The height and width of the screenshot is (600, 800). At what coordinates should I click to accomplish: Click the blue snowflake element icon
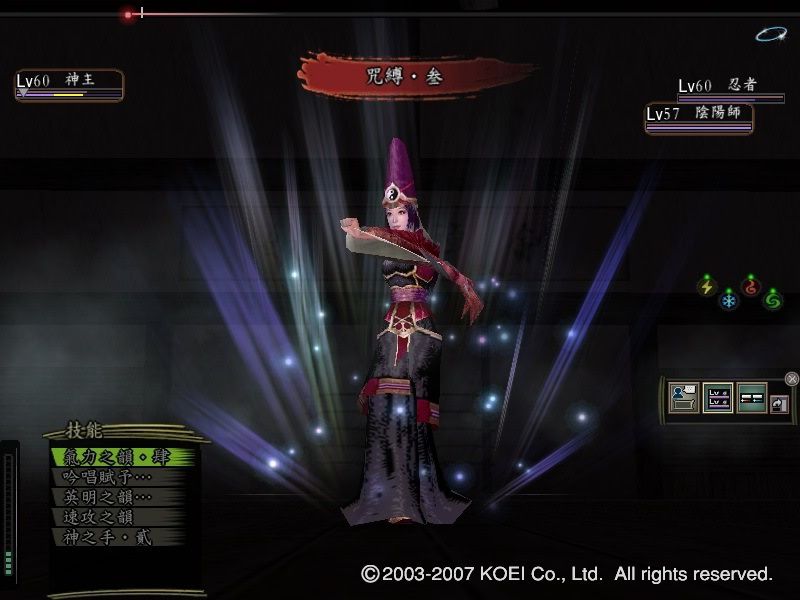[729, 299]
